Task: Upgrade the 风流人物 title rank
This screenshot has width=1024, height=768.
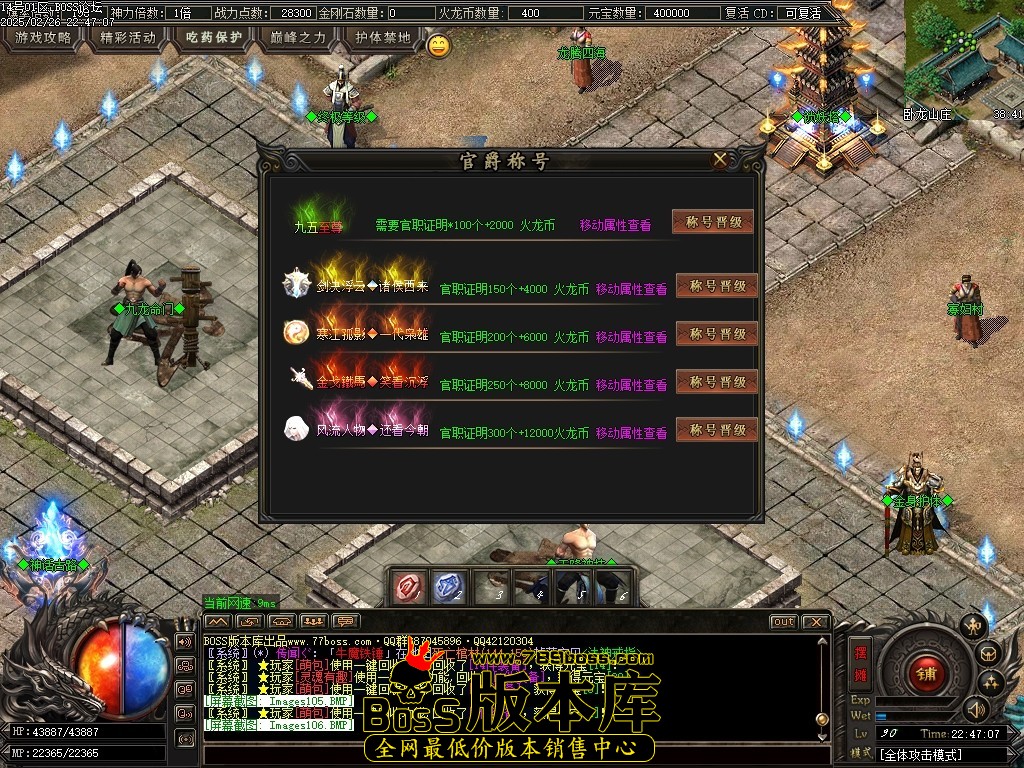Action: coord(717,430)
